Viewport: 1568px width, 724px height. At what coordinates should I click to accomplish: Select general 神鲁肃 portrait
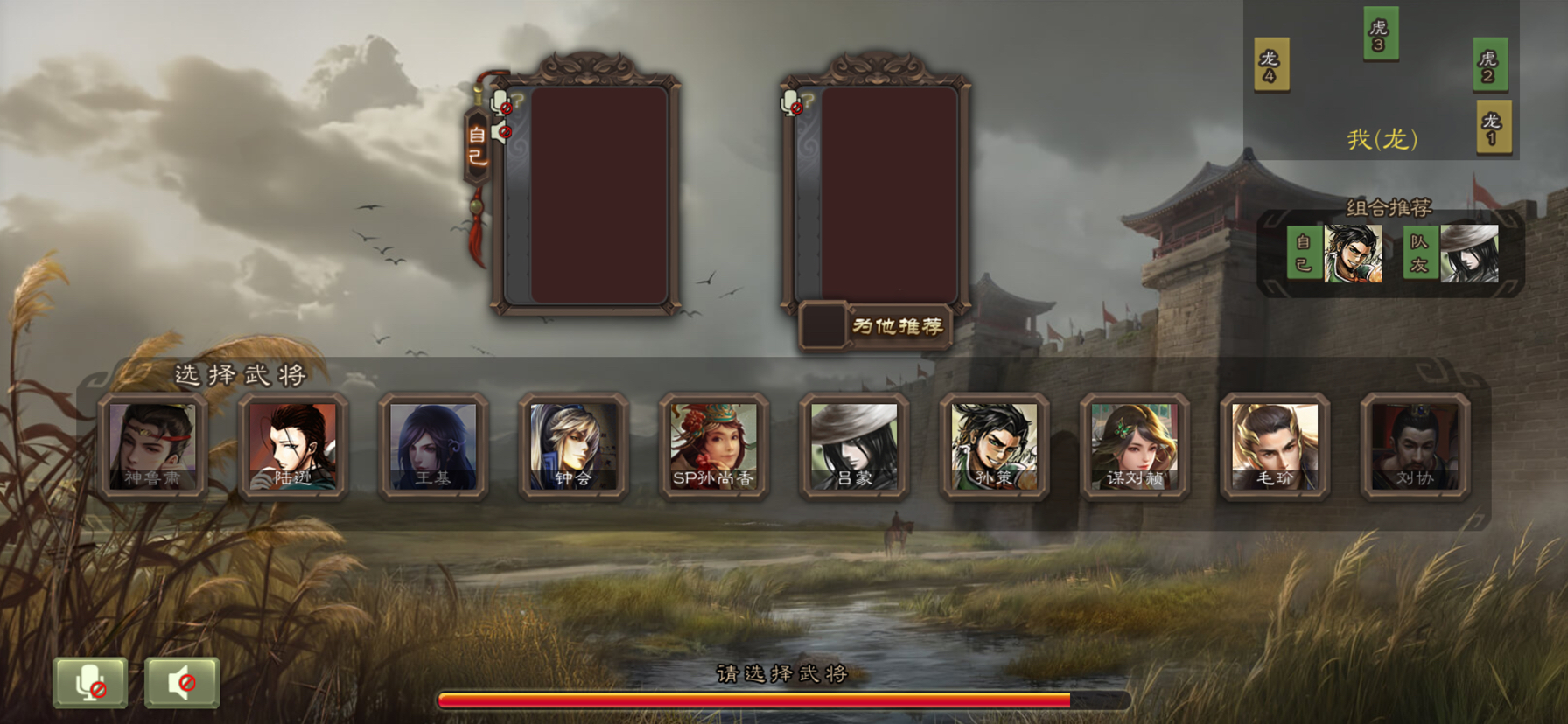click(153, 446)
